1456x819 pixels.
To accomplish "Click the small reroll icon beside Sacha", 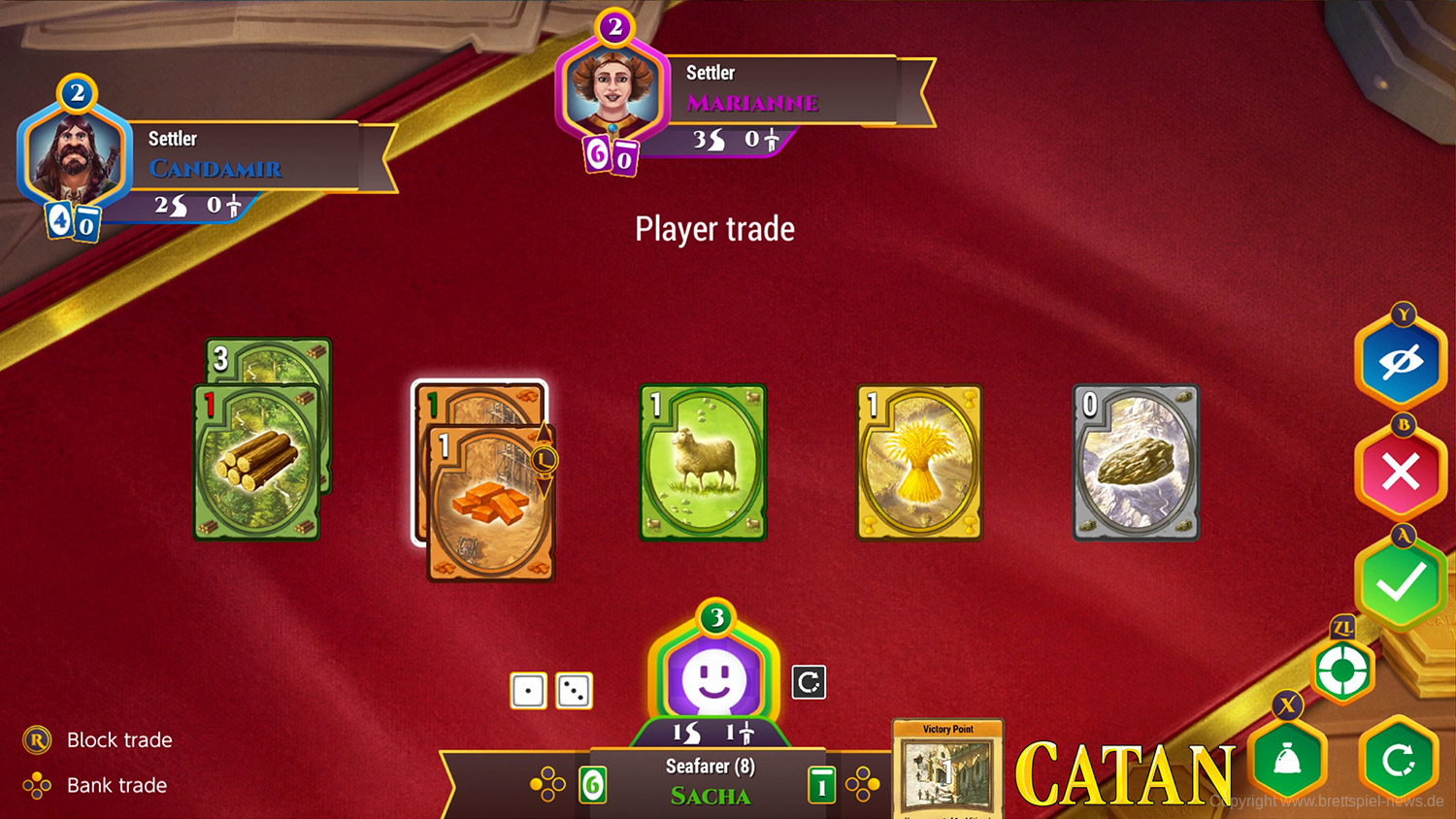I will point(809,682).
